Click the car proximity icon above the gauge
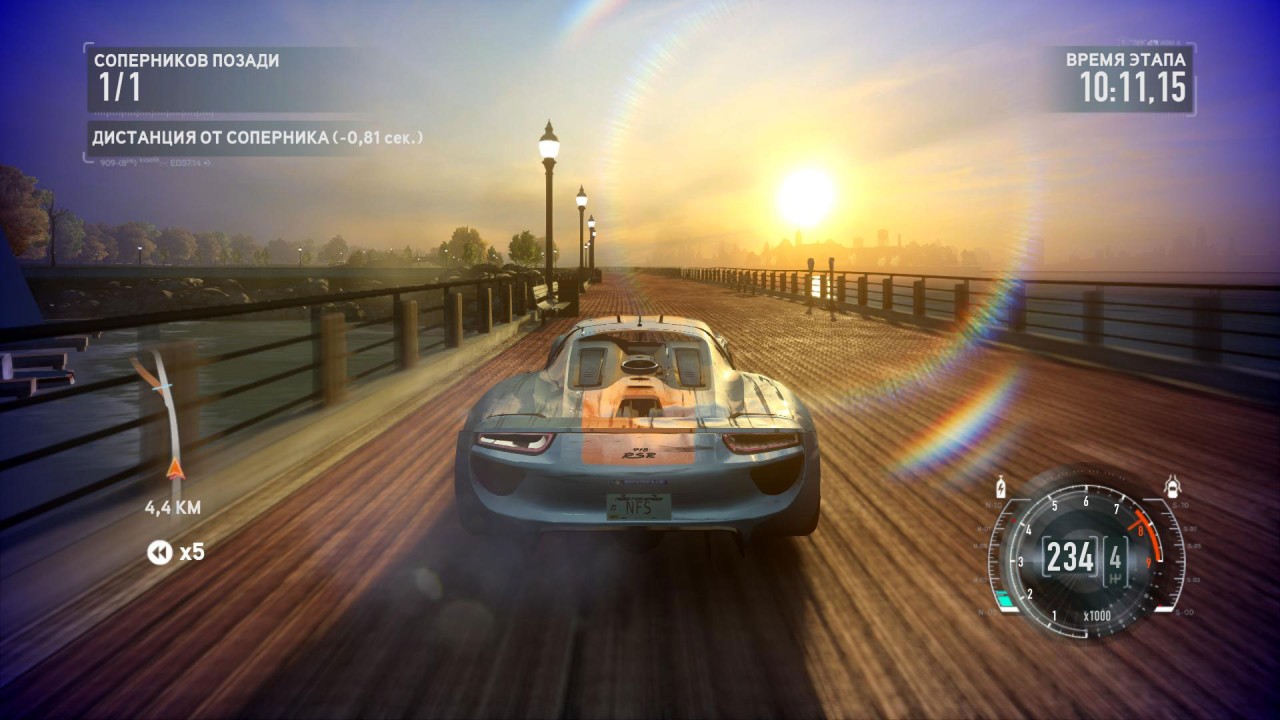The width and height of the screenshot is (1280, 720). click(x=1172, y=488)
